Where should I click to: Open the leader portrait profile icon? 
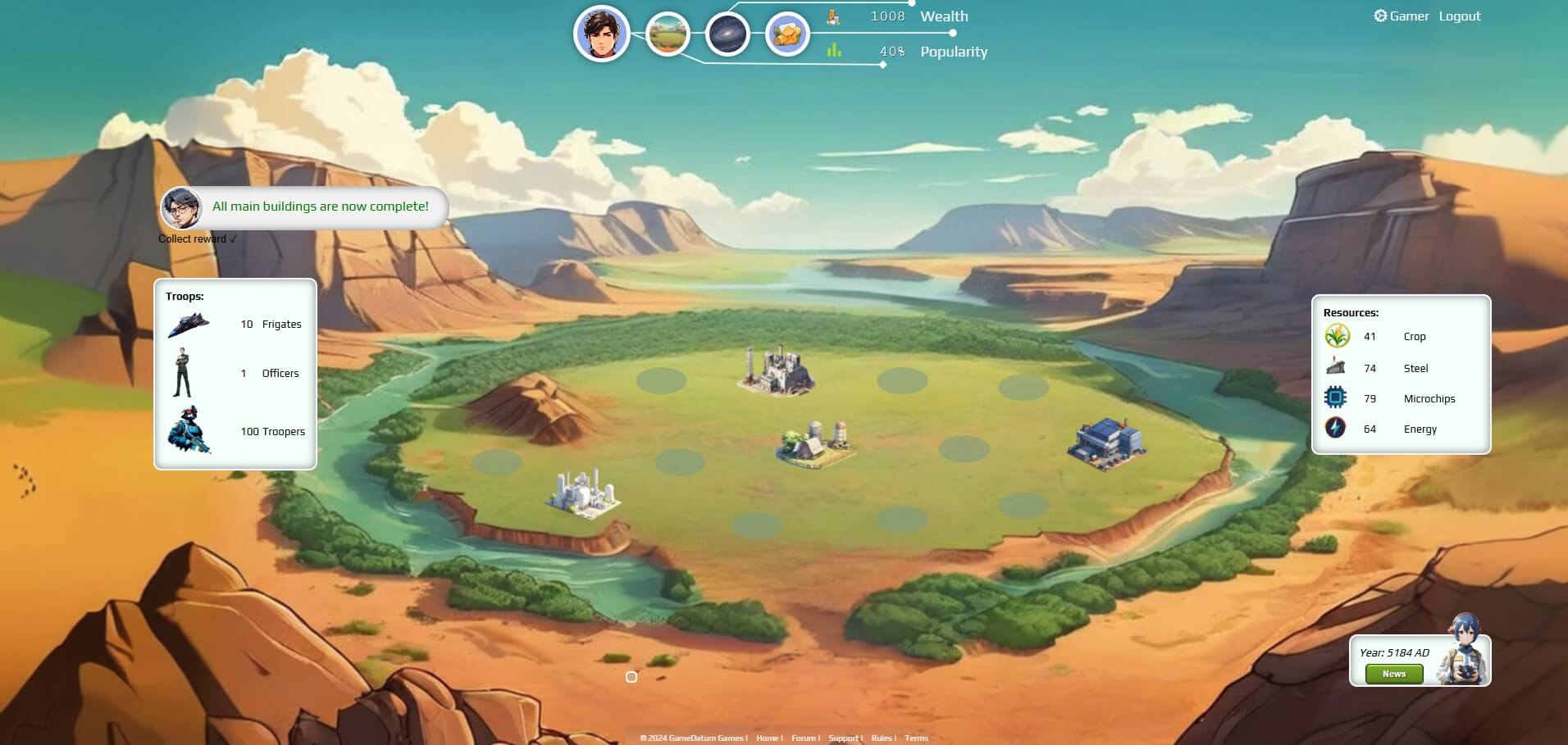click(601, 34)
